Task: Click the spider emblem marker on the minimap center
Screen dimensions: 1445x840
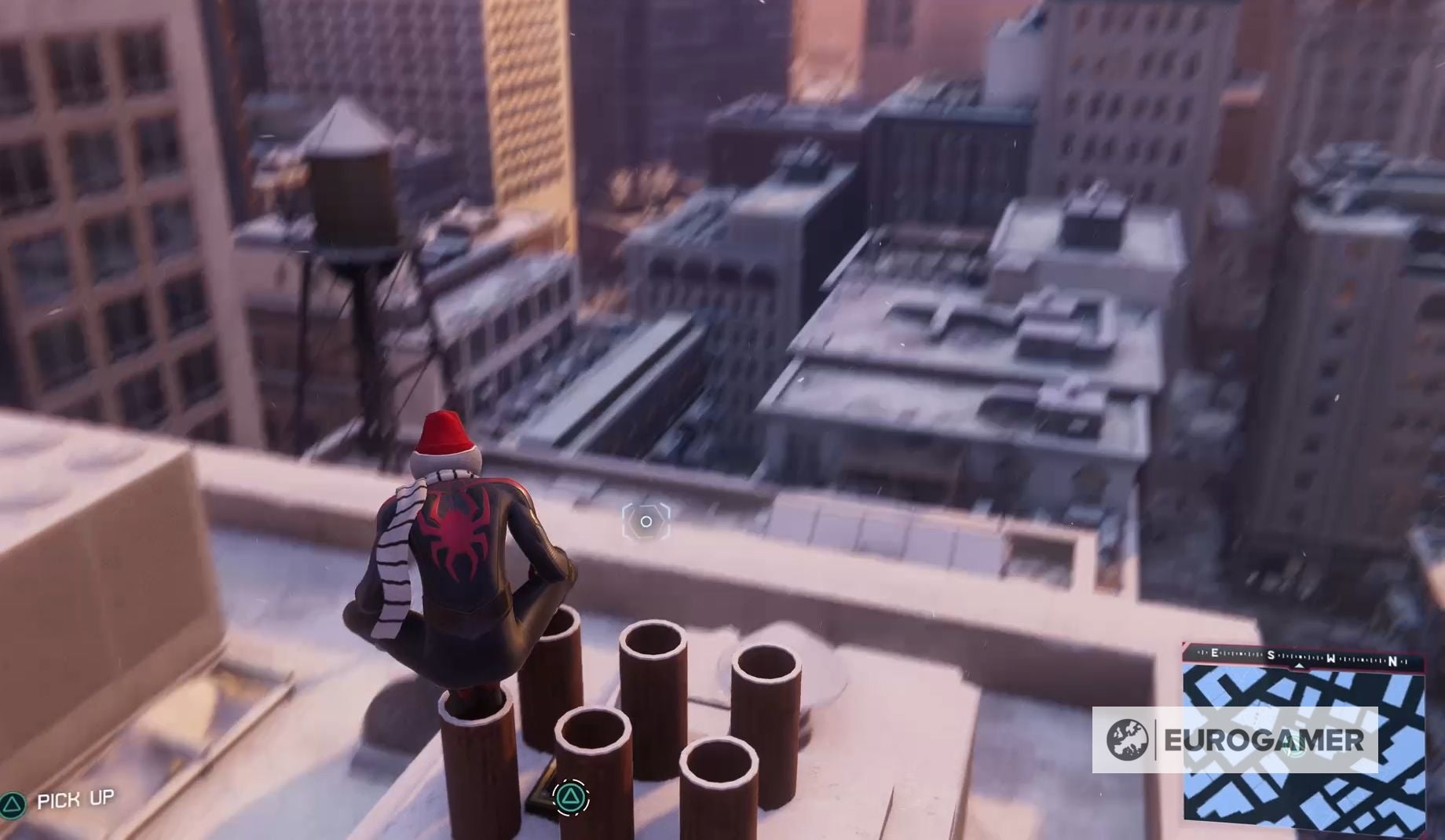Action: click(x=1294, y=743)
